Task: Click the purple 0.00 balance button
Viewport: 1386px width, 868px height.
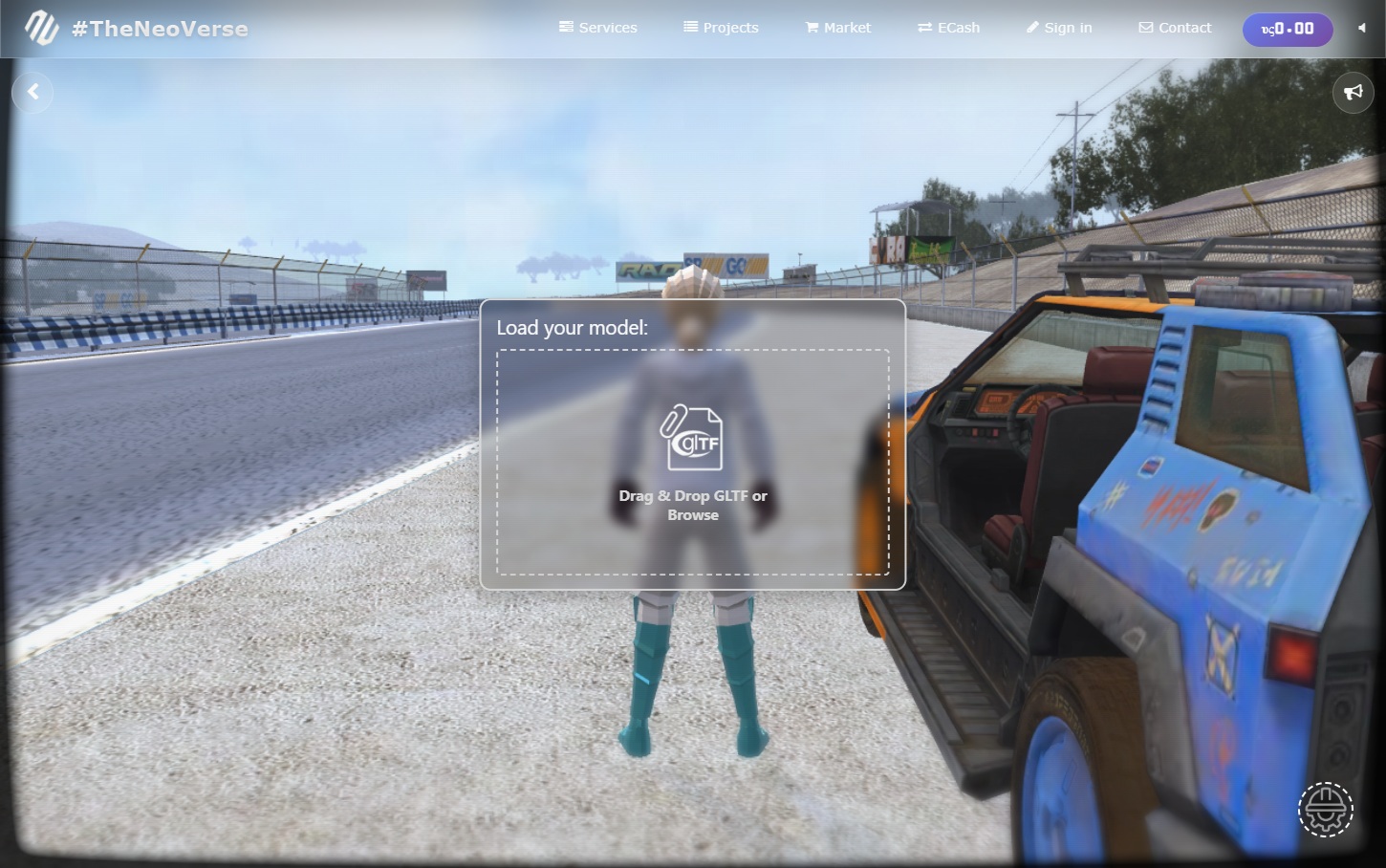Action: [1288, 29]
